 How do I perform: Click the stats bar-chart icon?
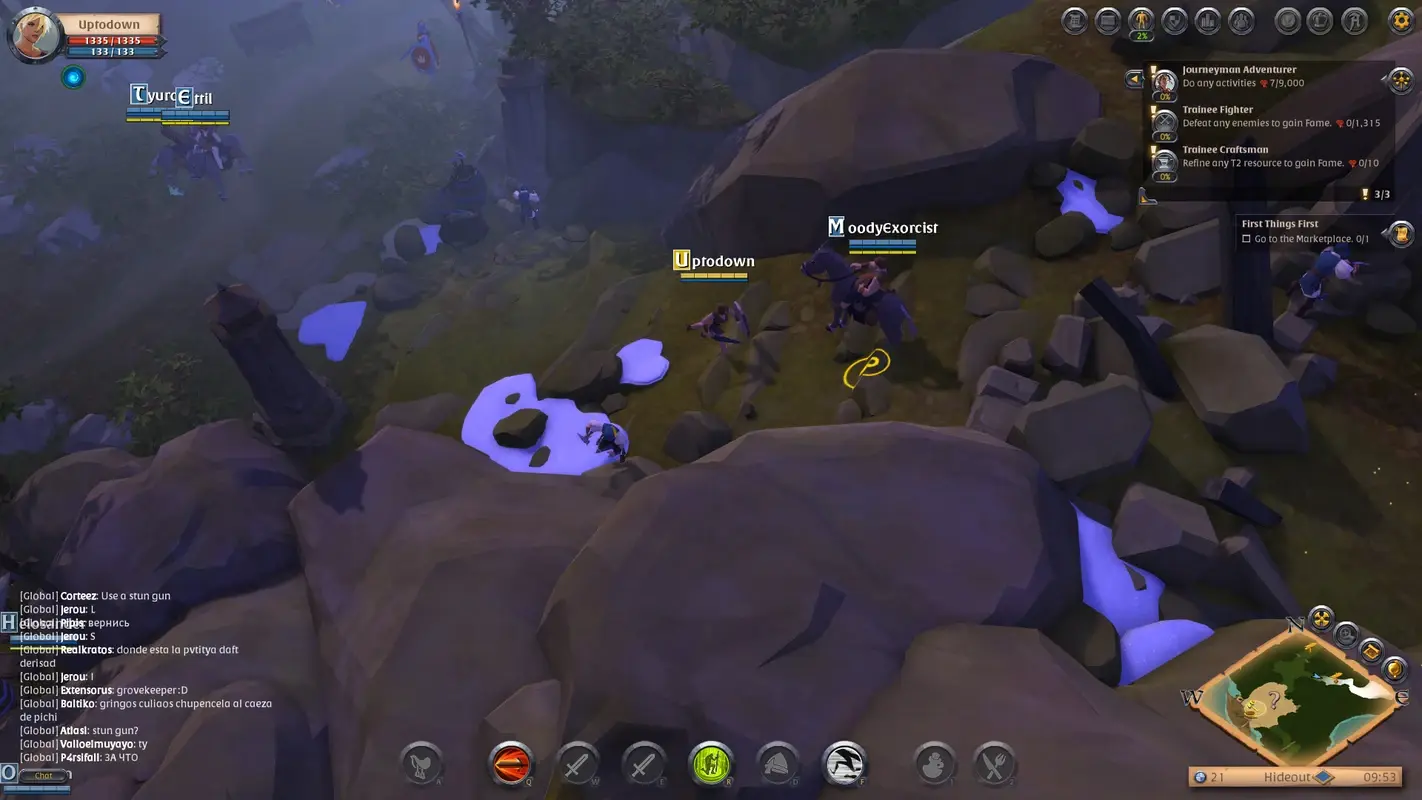1207,20
